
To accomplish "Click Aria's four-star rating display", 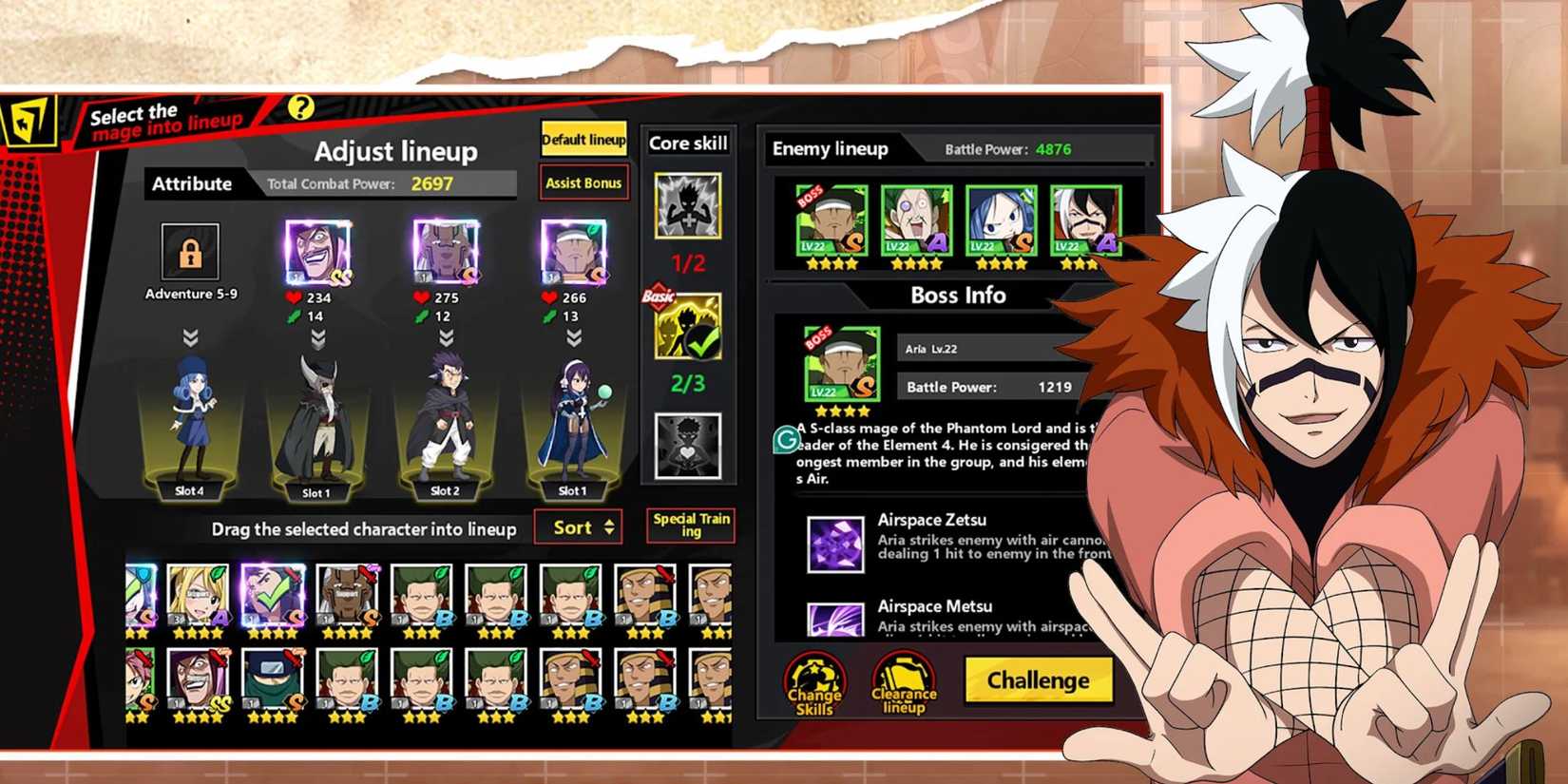I will tap(840, 411).
